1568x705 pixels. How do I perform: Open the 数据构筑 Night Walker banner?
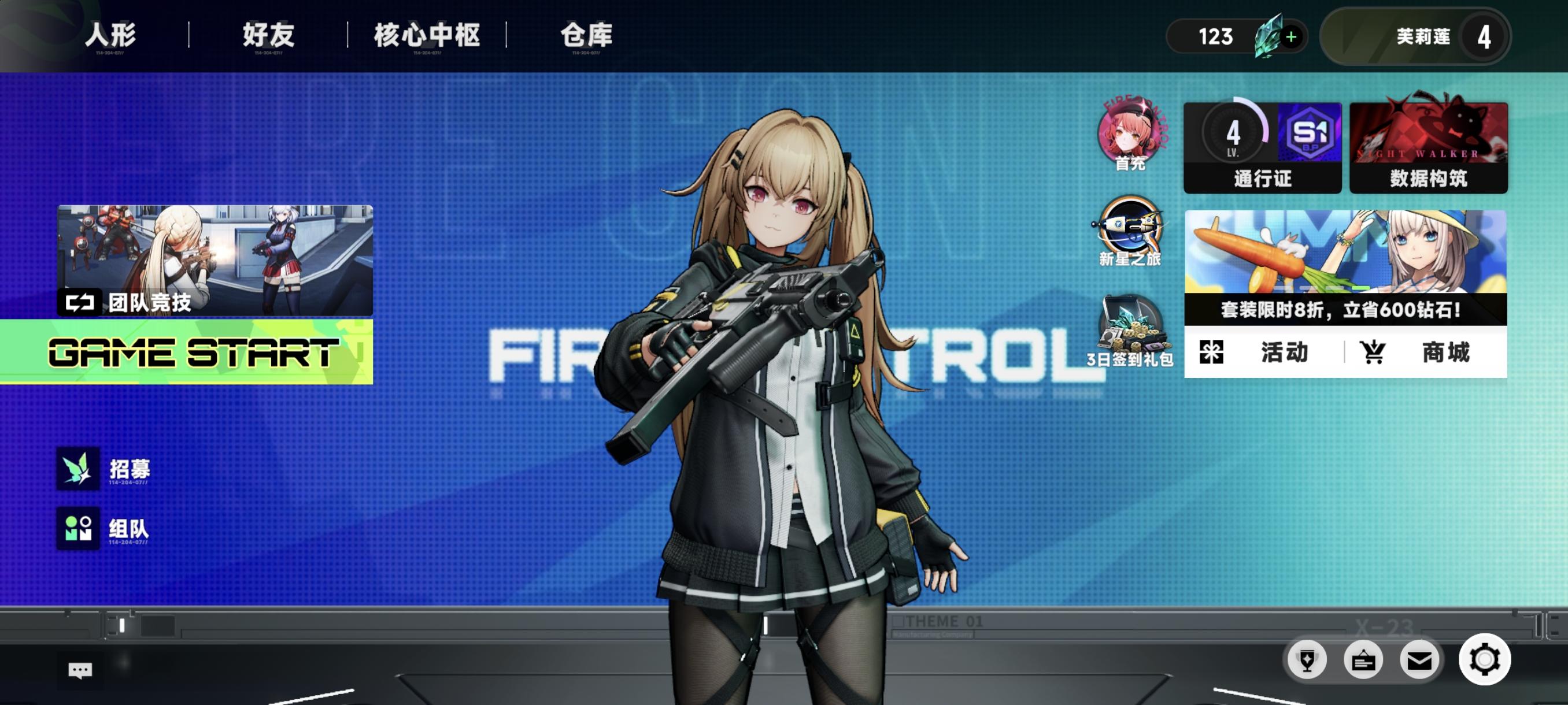coord(1428,146)
